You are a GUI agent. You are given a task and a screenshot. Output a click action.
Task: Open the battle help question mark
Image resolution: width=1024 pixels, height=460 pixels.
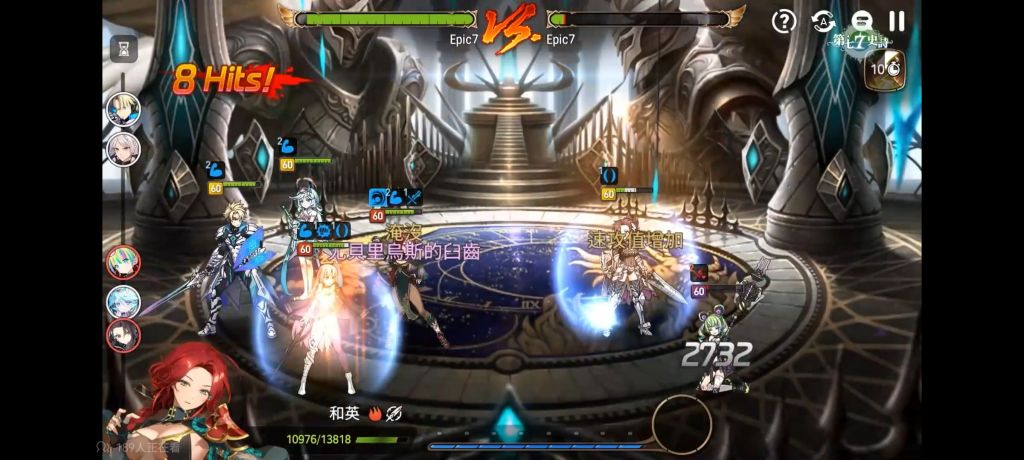click(x=786, y=21)
